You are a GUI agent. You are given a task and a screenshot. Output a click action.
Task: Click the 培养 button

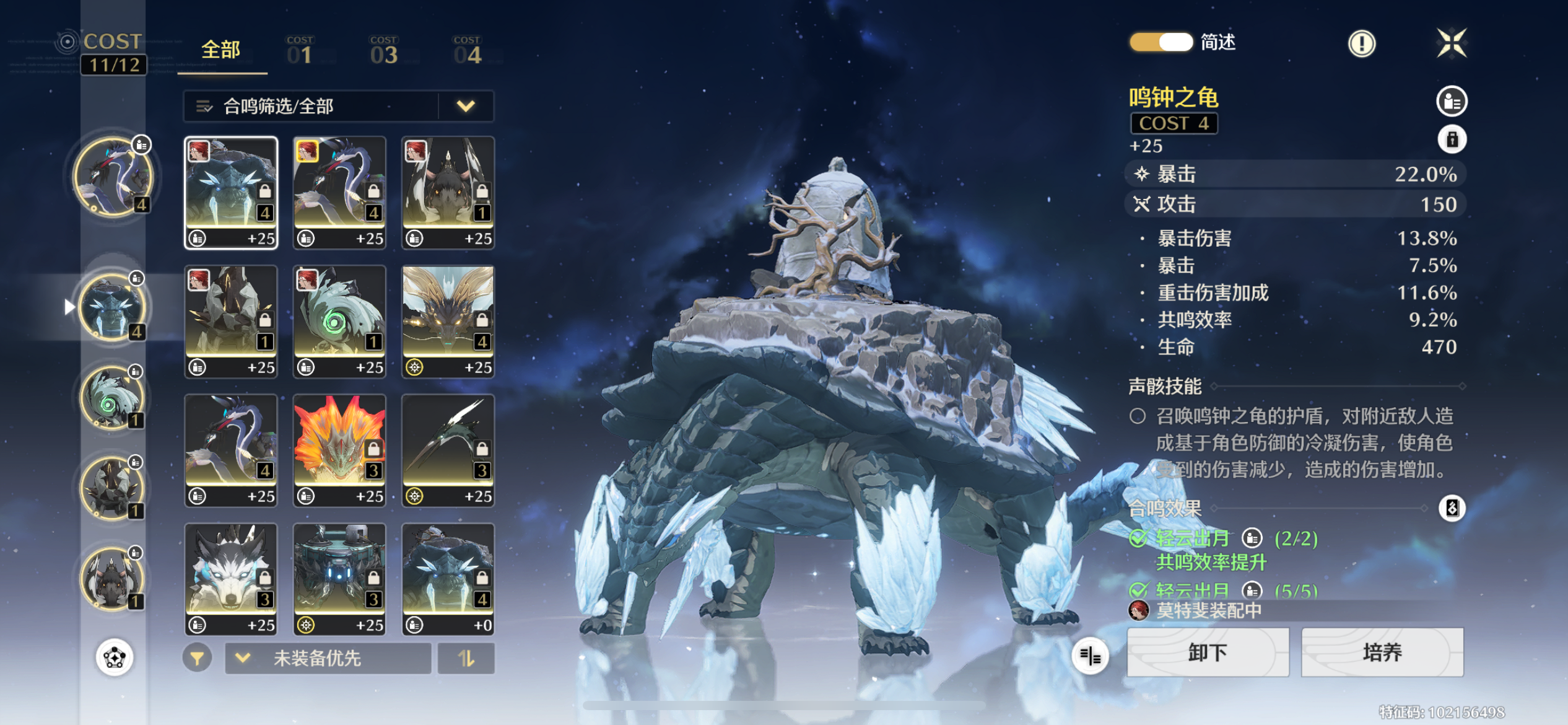tap(1382, 652)
